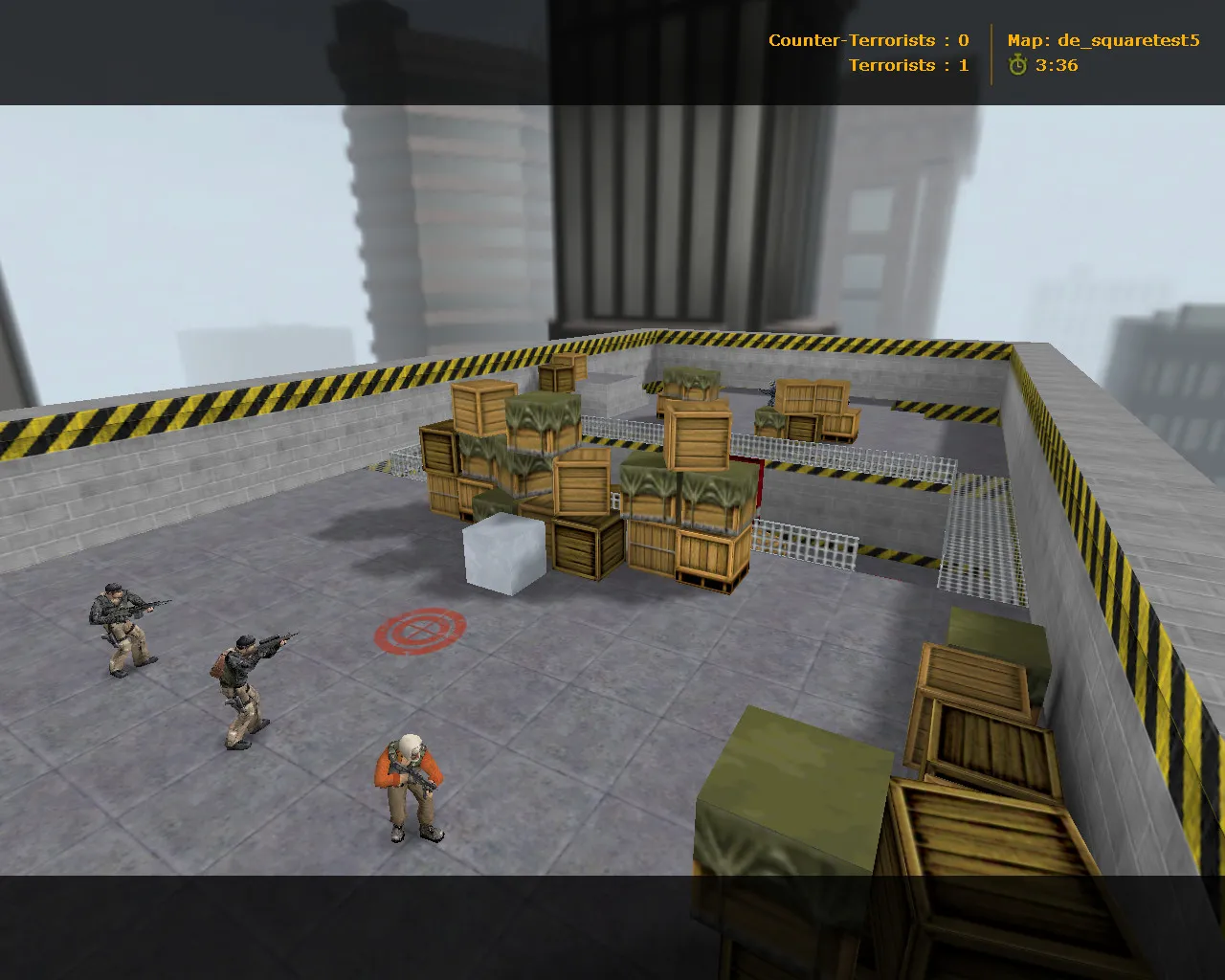Screen dimensions: 1225x980
Task: Click the HUD scoreboard divider line
Action: tap(993, 53)
